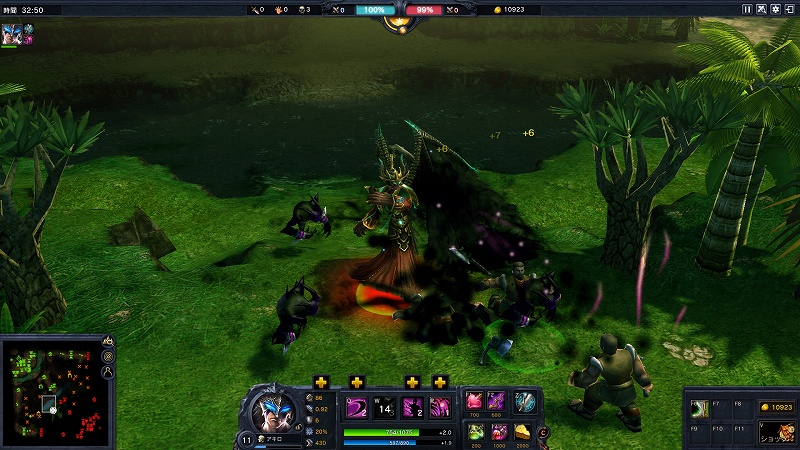The image size is (800, 450).
Task: Activate the R claw ultimate ability
Action: tap(440, 408)
